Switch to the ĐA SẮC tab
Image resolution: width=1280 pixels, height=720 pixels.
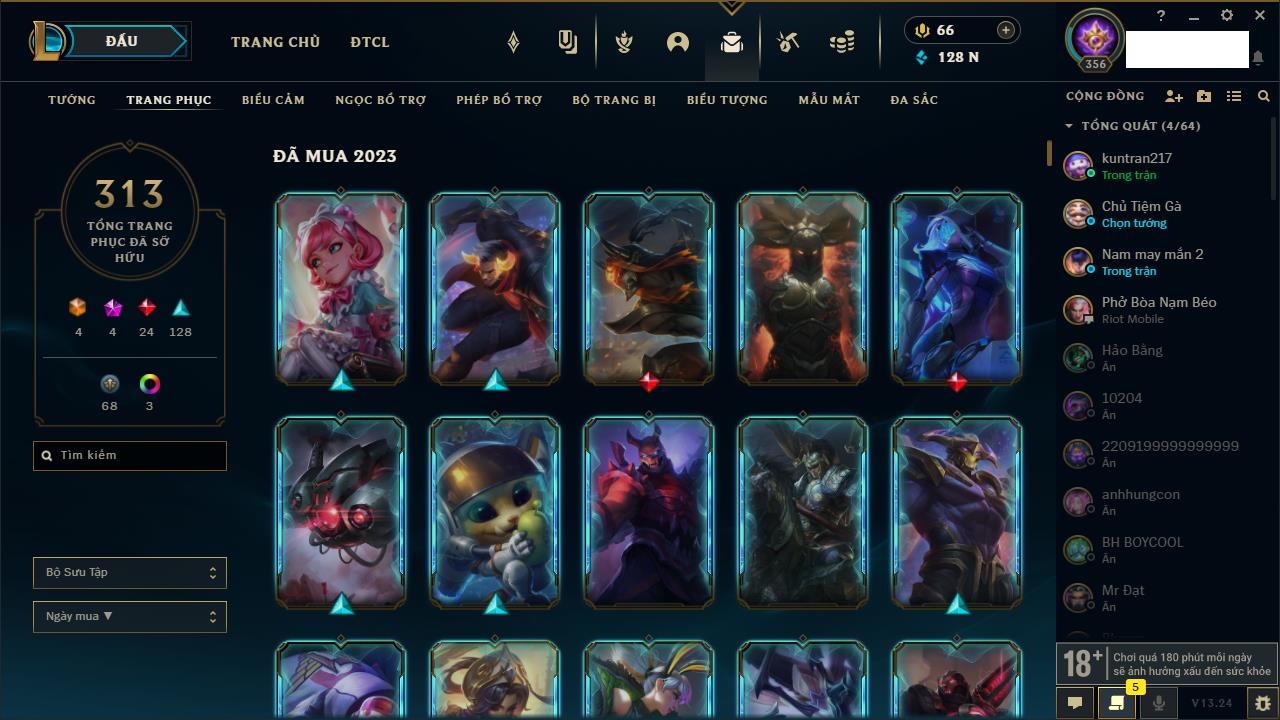914,100
